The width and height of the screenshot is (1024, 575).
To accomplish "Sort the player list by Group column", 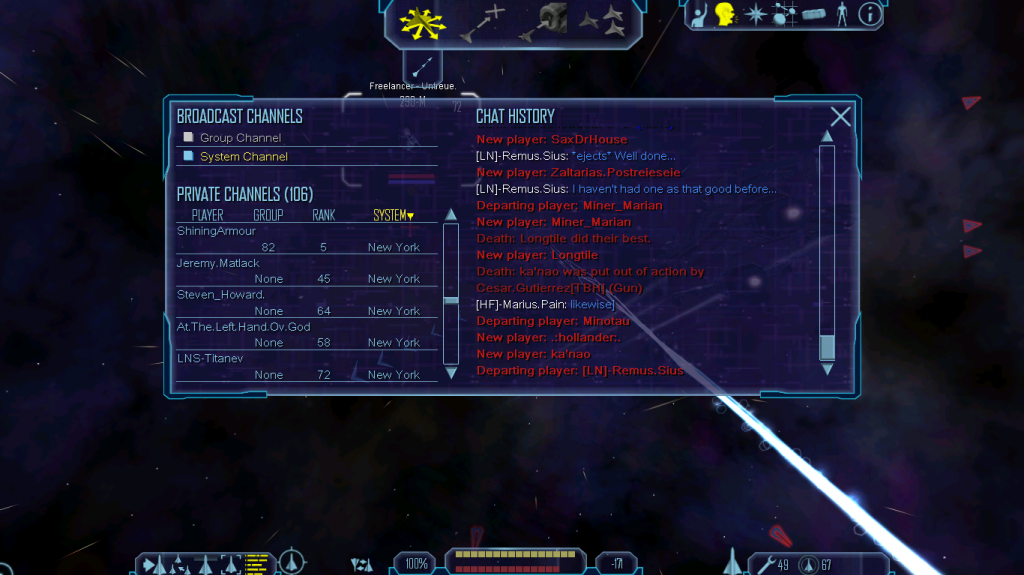I will (268, 215).
